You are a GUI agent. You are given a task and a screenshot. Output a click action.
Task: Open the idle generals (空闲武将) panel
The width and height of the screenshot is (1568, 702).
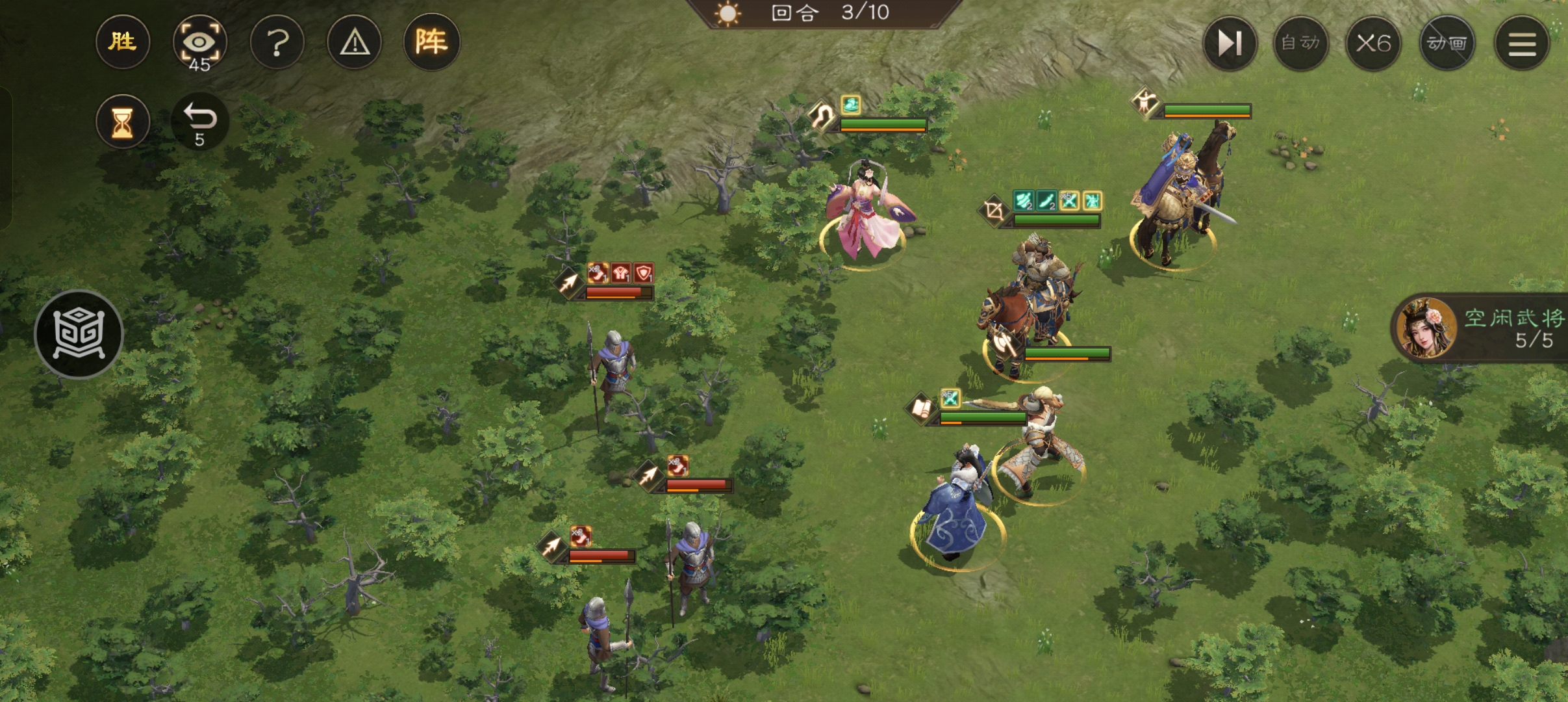(1481, 328)
